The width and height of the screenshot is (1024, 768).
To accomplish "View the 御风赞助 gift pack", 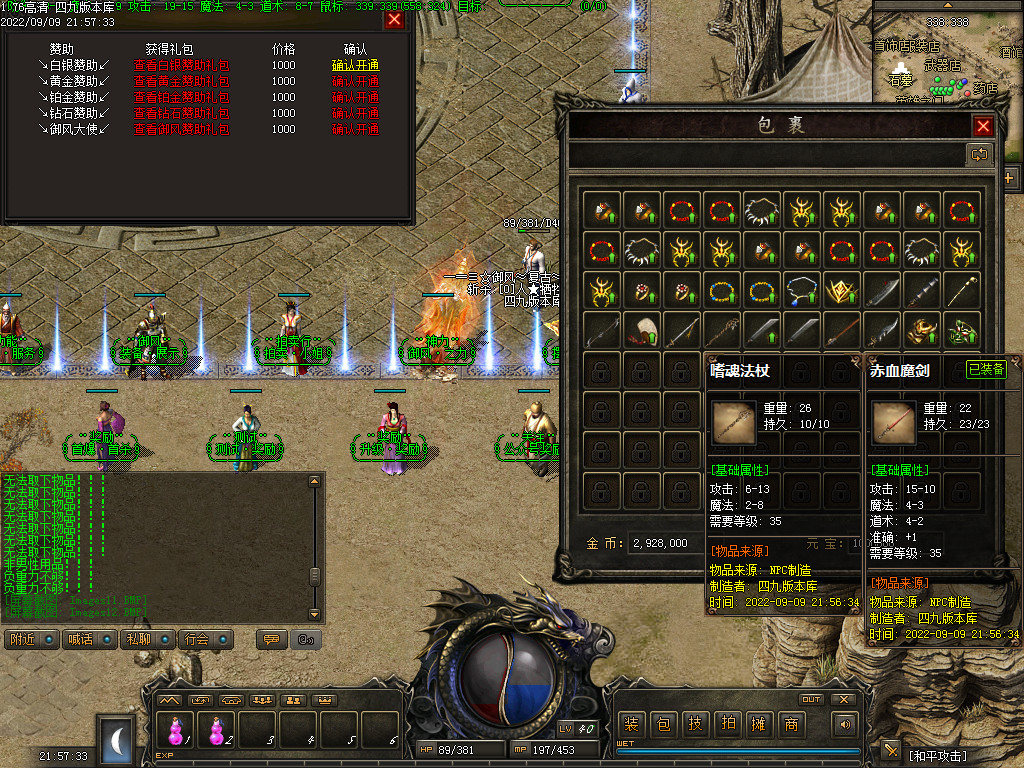I will [181, 129].
